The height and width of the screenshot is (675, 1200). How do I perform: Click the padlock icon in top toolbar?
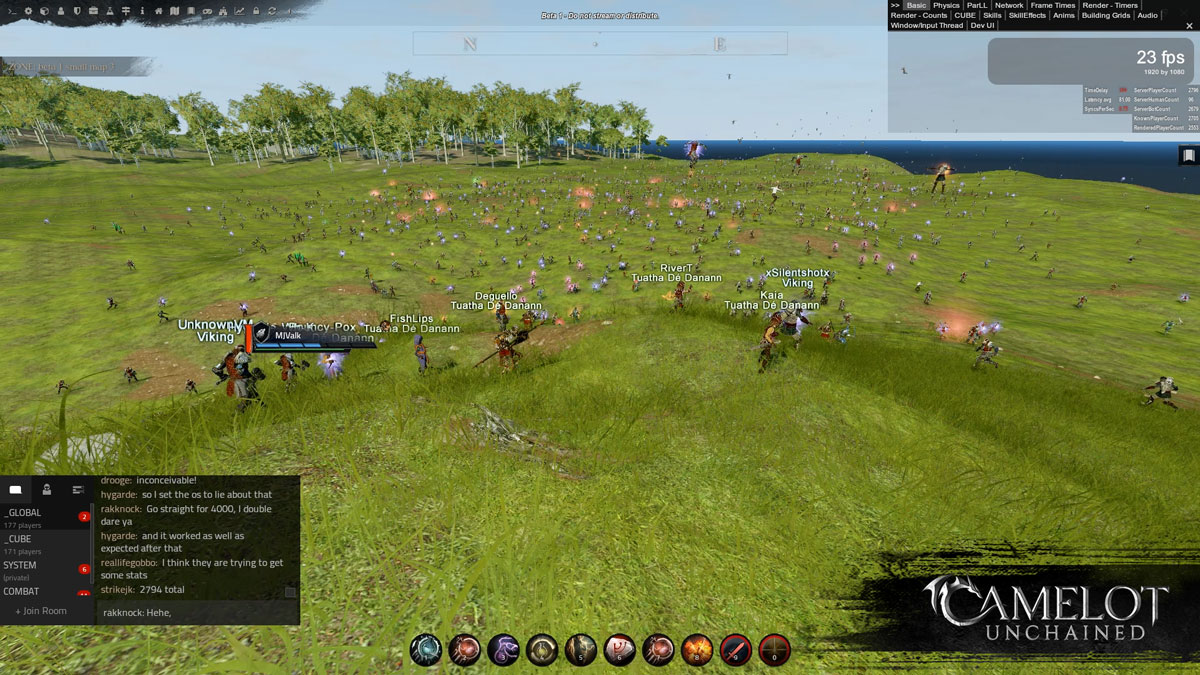(255, 11)
